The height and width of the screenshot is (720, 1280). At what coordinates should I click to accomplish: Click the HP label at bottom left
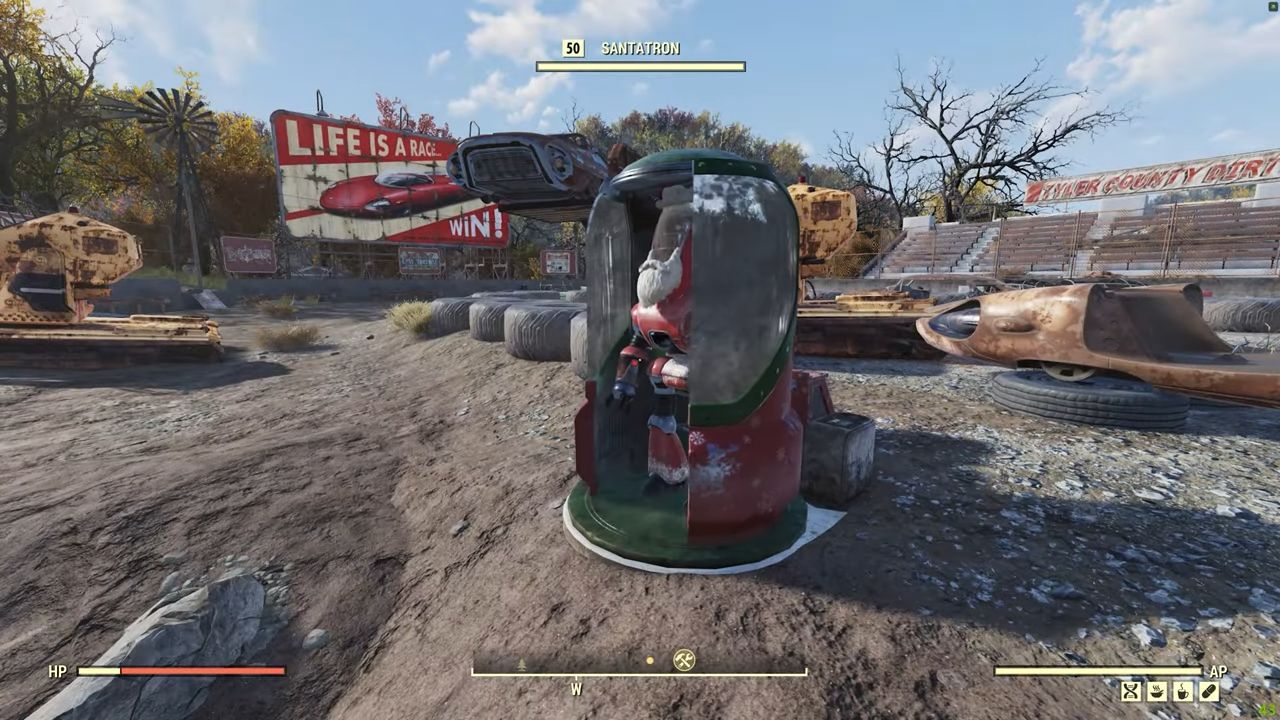[x=57, y=672]
